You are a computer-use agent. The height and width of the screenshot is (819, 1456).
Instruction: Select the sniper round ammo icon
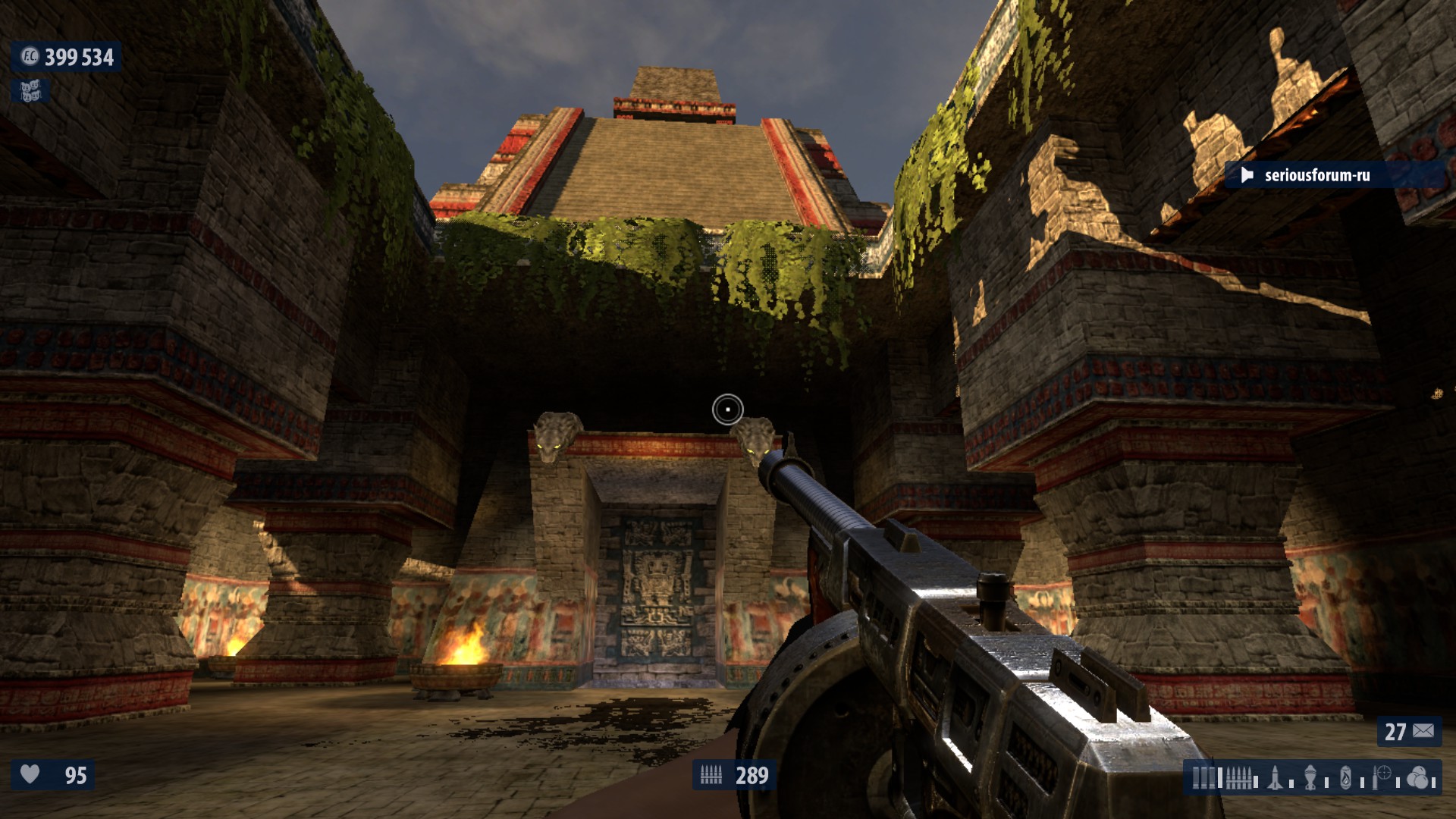[x=1382, y=778]
